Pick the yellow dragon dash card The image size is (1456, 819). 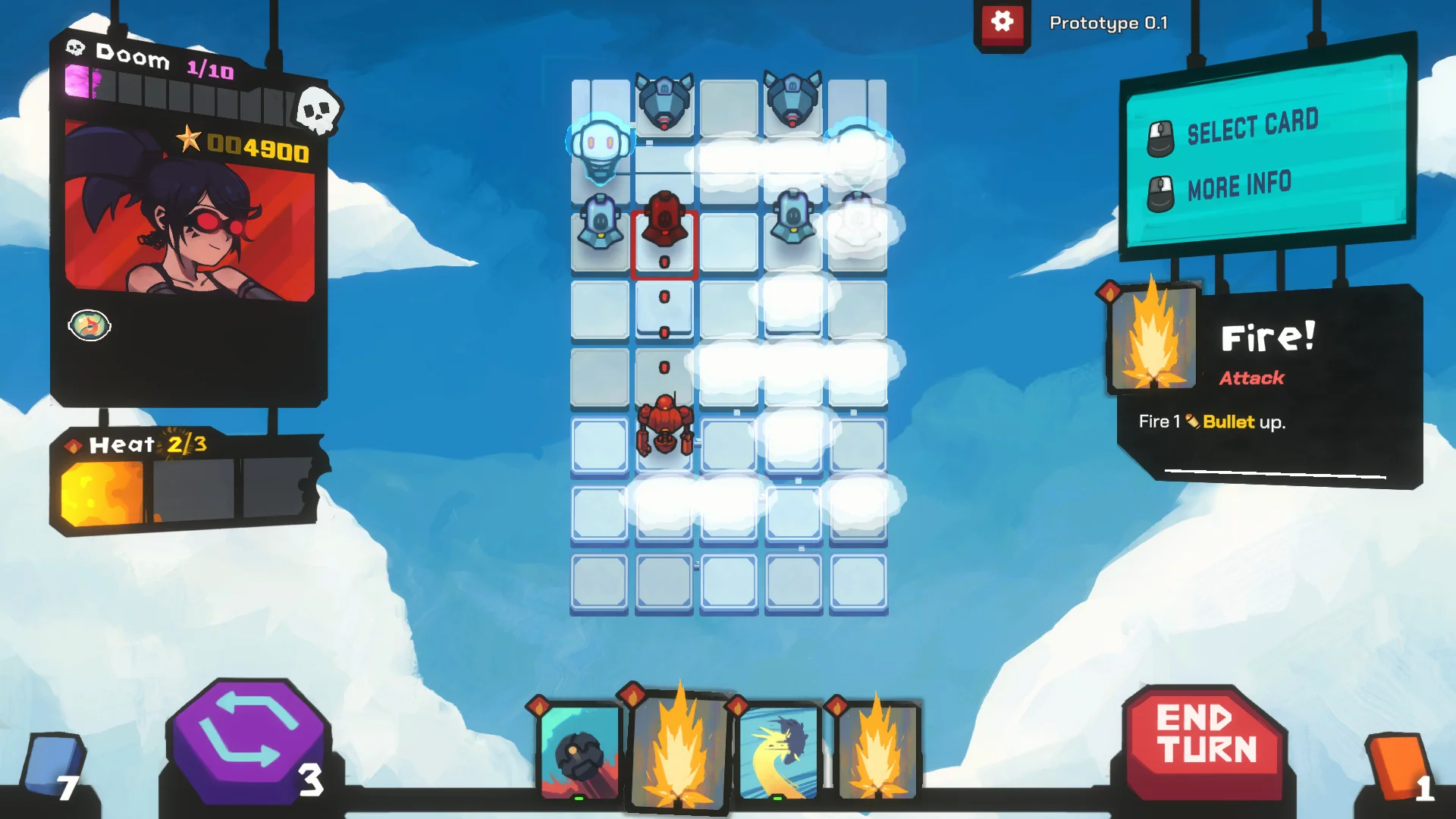coord(779,752)
